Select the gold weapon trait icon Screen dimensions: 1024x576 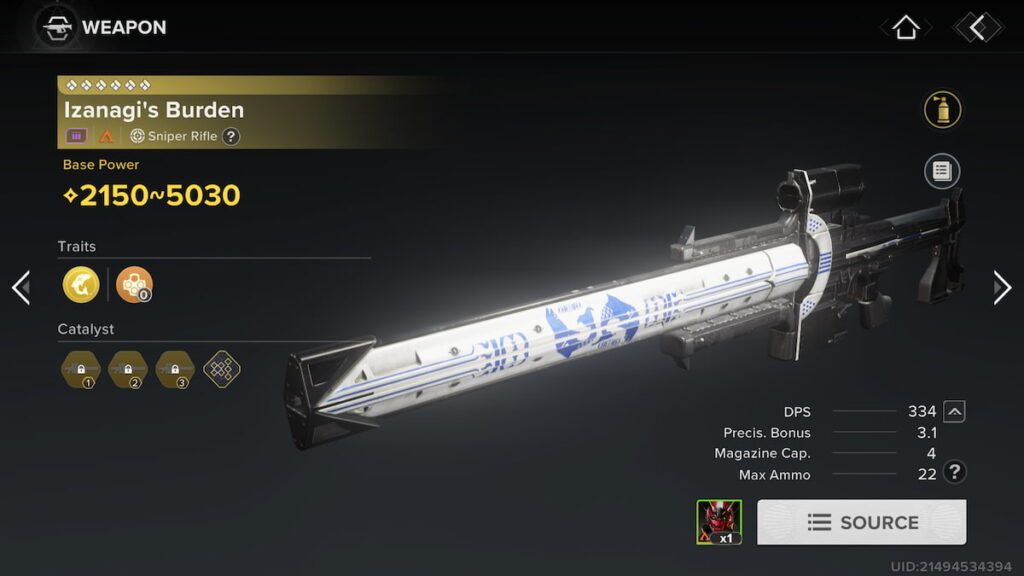point(81,285)
